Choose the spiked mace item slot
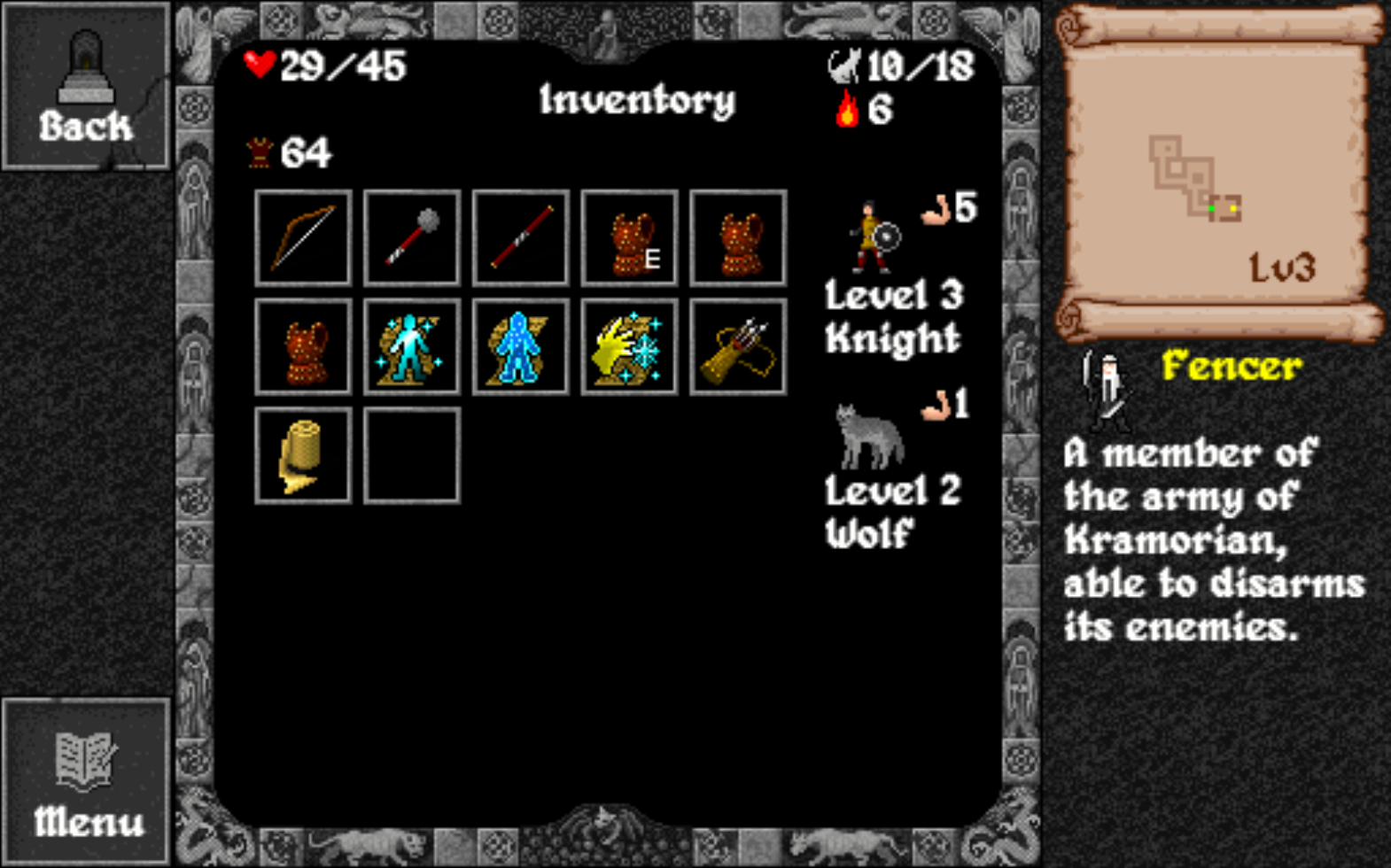Viewport: 1391px width, 868px height. pos(412,237)
